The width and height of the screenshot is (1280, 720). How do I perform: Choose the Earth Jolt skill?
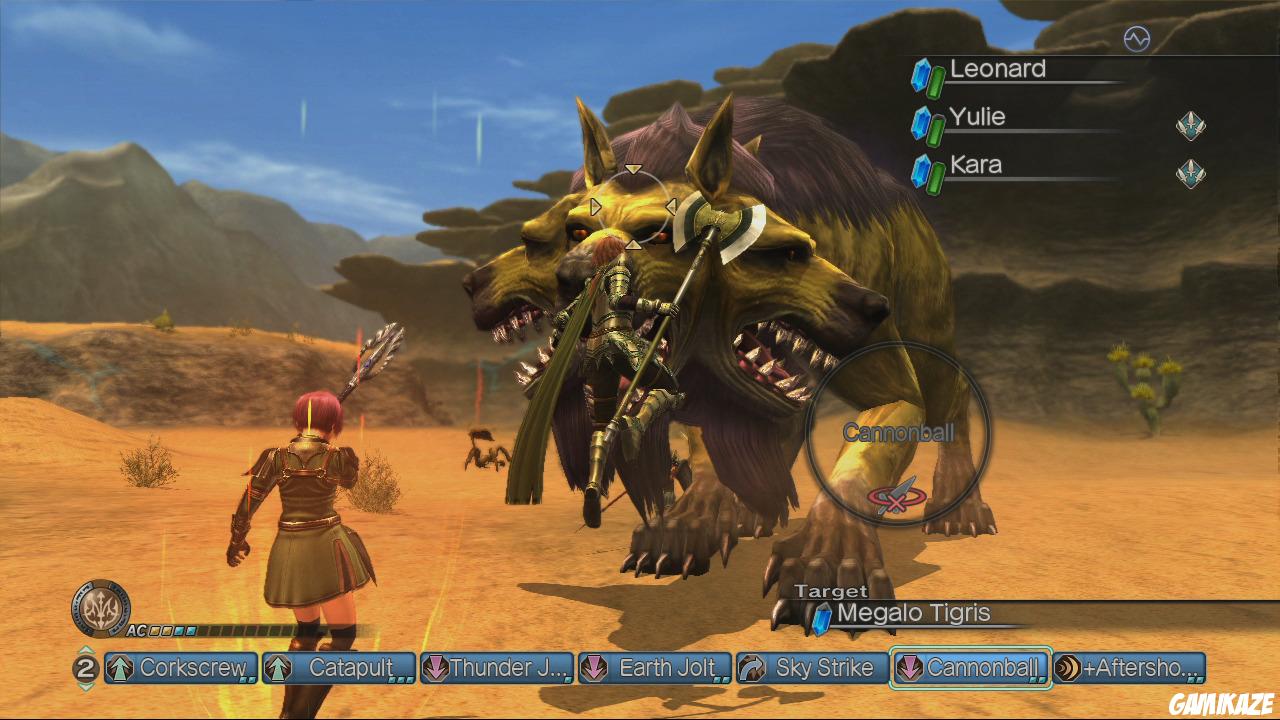655,668
